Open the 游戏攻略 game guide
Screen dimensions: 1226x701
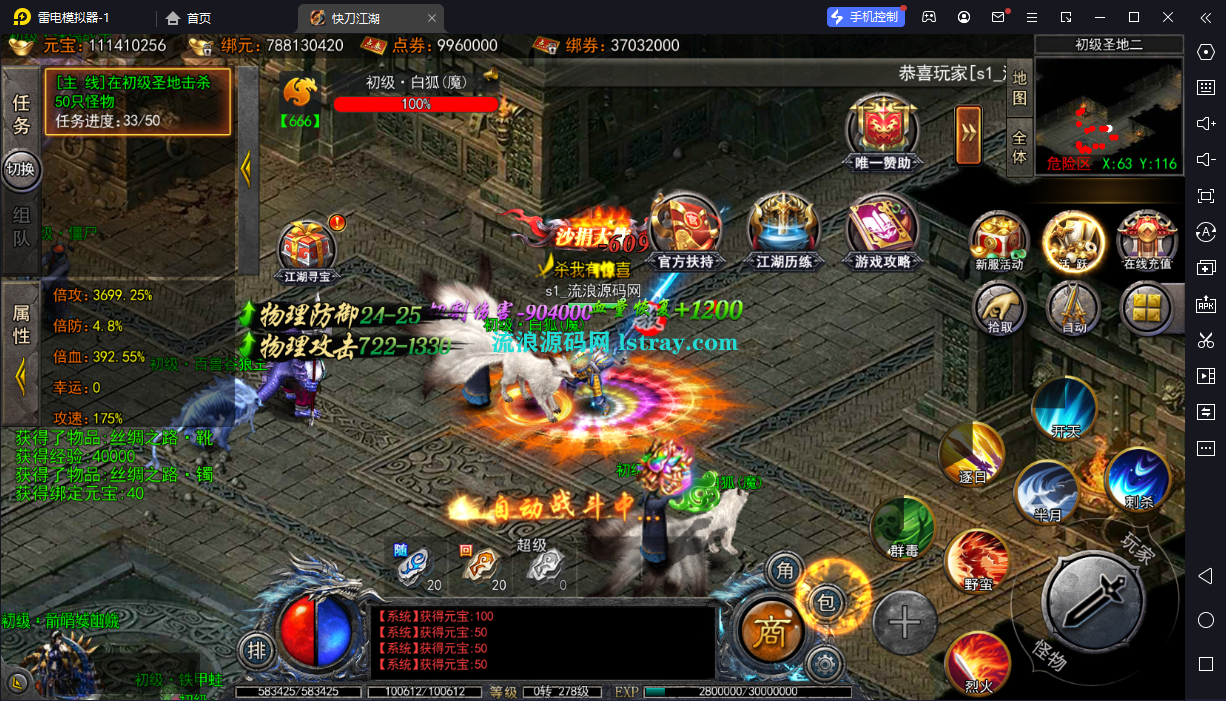(x=882, y=231)
